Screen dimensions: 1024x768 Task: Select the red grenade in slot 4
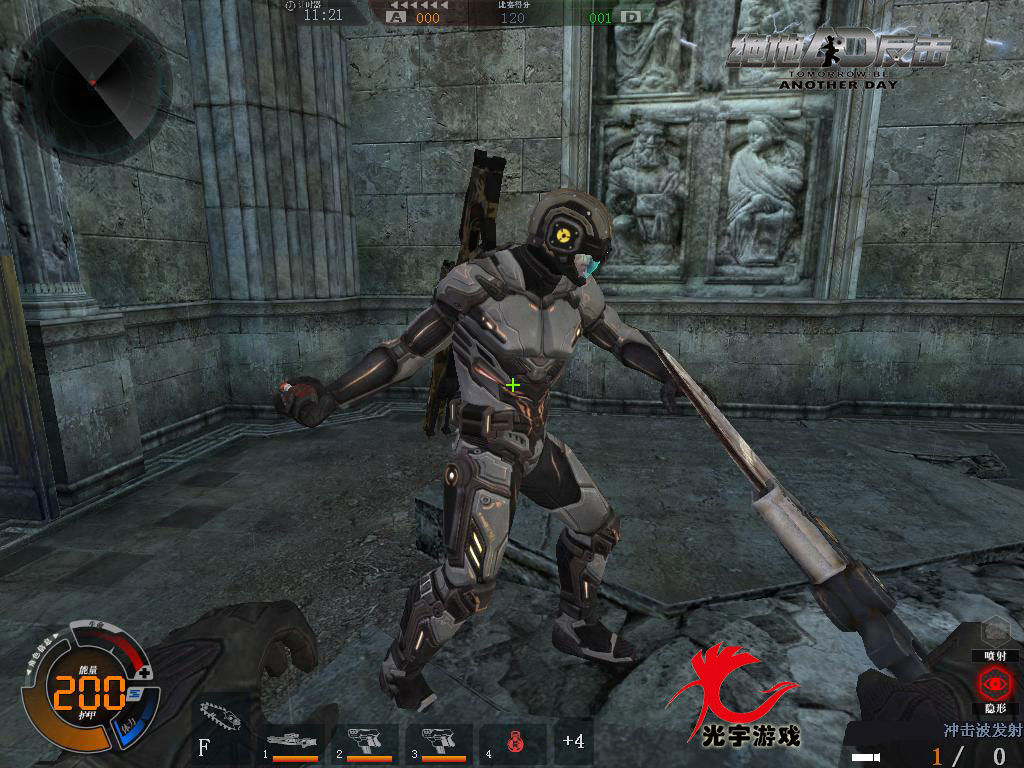(513, 744)
